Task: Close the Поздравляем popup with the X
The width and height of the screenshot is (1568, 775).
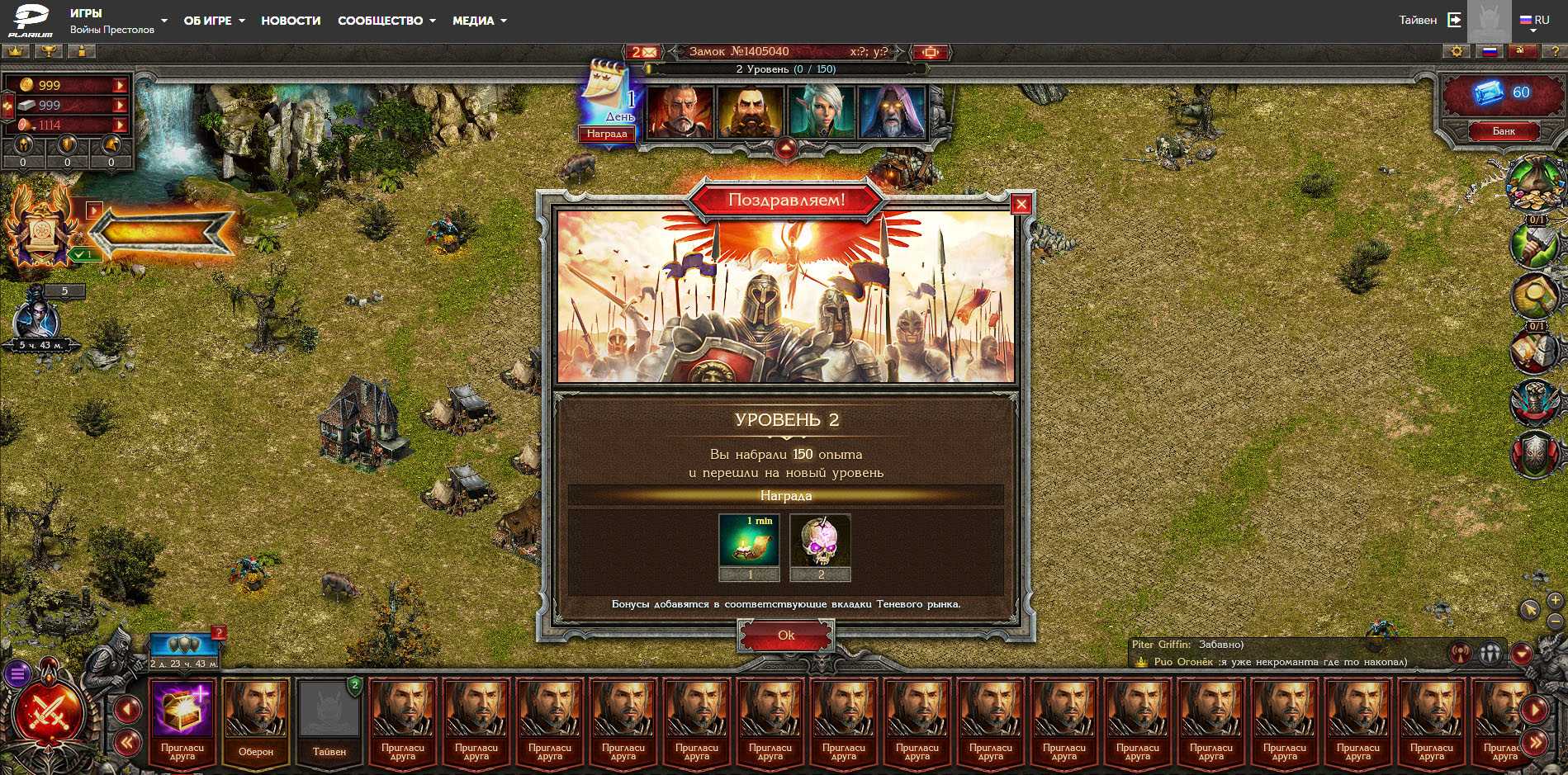Action: click(1021, 204)
